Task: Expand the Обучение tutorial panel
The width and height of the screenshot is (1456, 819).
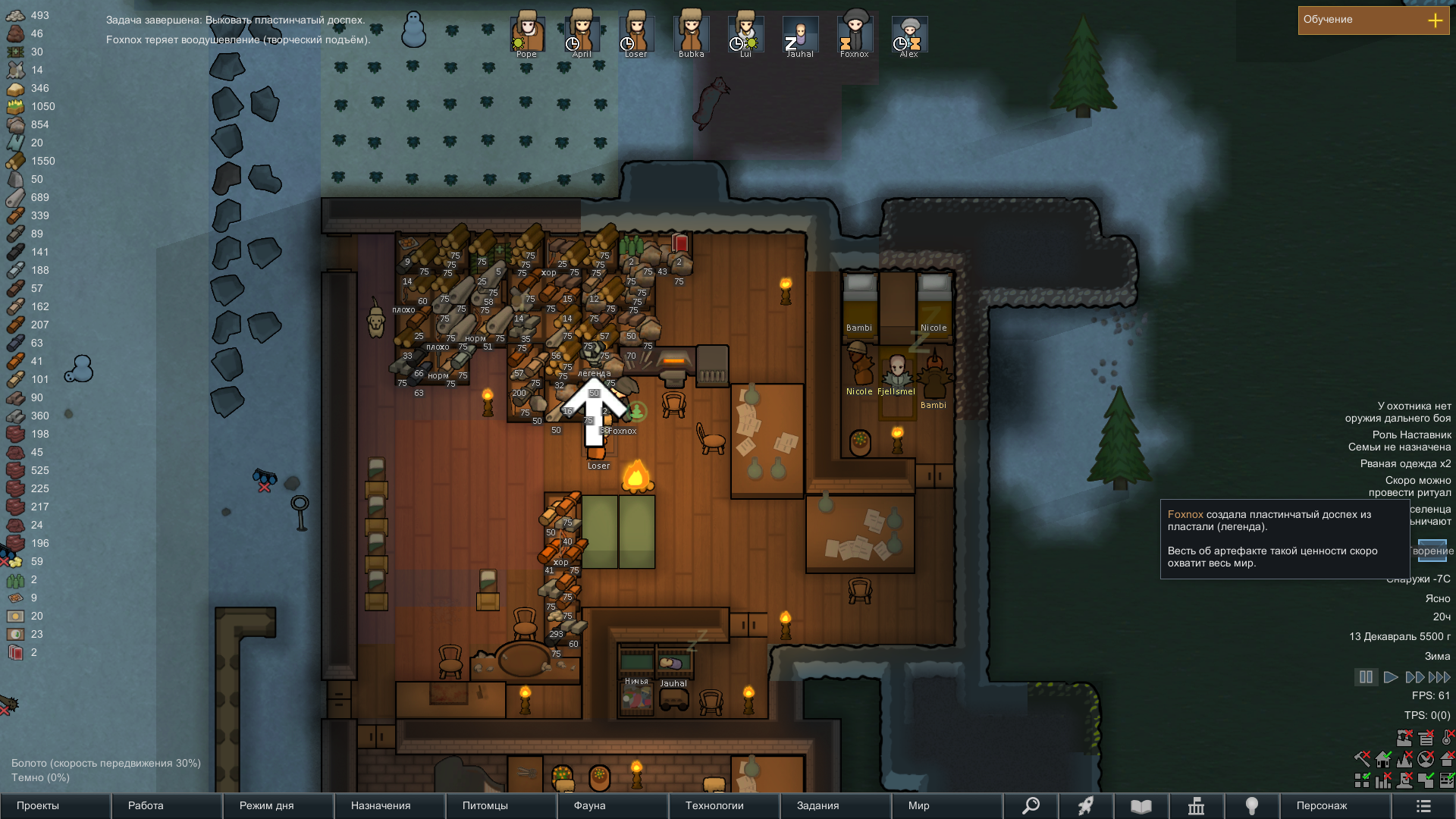Action: click(1435, 20)
